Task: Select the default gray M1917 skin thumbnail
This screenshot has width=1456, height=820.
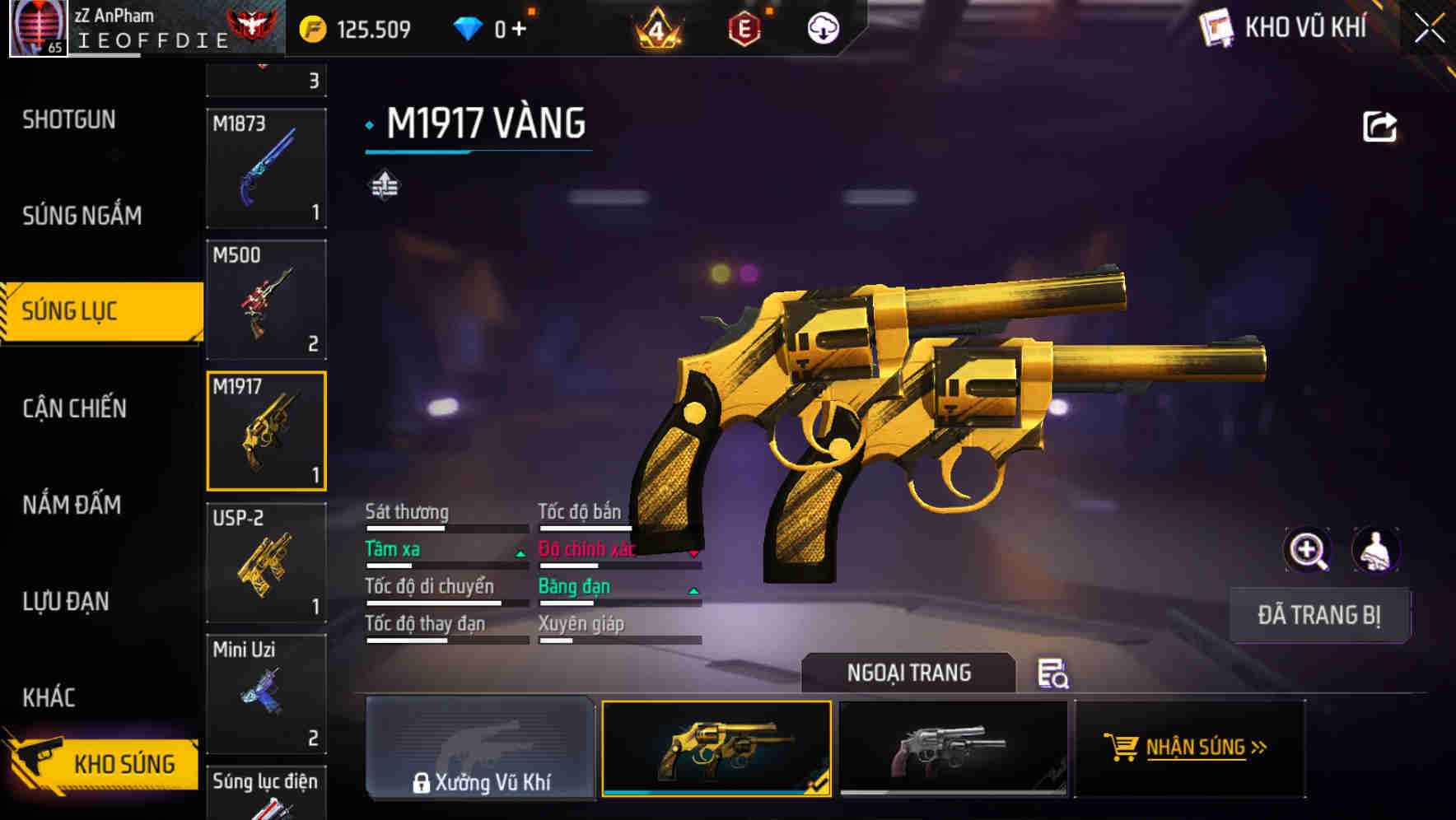Action: 955,748
